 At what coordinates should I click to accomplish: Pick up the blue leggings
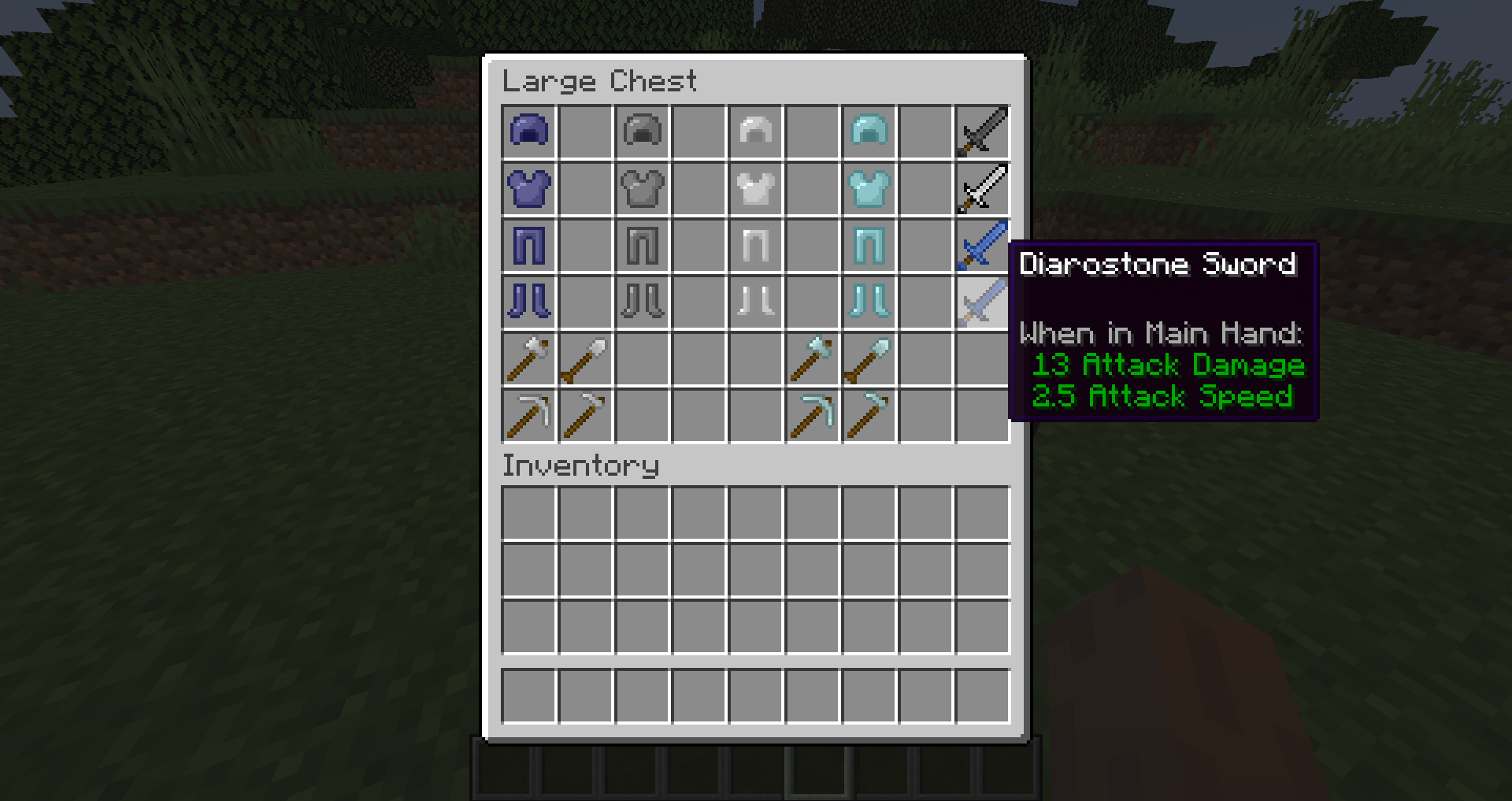[528, 245]
